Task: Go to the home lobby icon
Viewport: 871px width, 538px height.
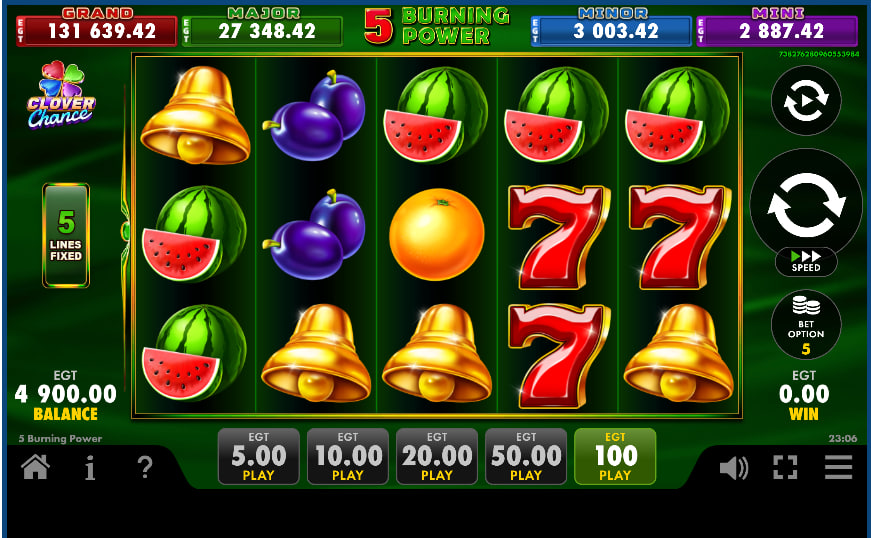Action: [x=35, y=467]
